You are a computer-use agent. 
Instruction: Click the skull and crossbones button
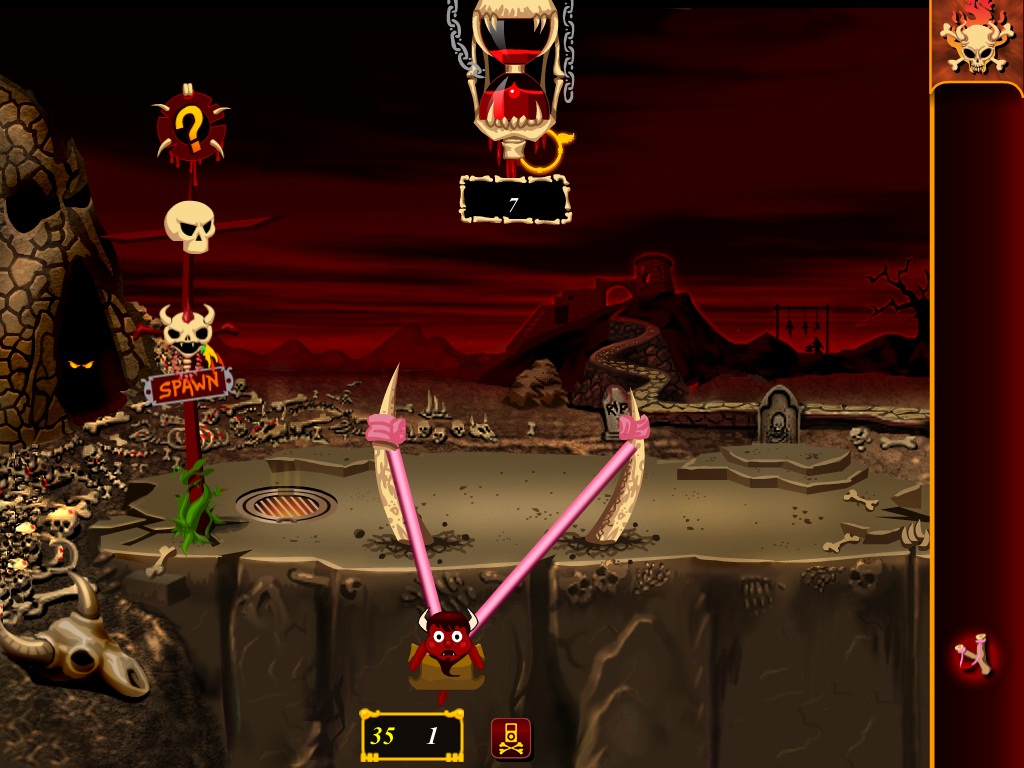point(511,738)
